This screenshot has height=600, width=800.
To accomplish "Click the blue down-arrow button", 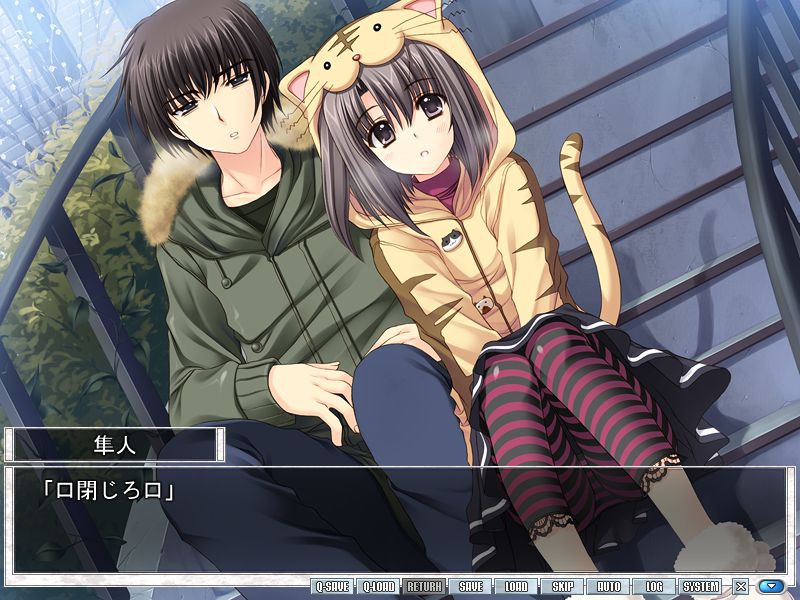I will click(x=770, y=587).
